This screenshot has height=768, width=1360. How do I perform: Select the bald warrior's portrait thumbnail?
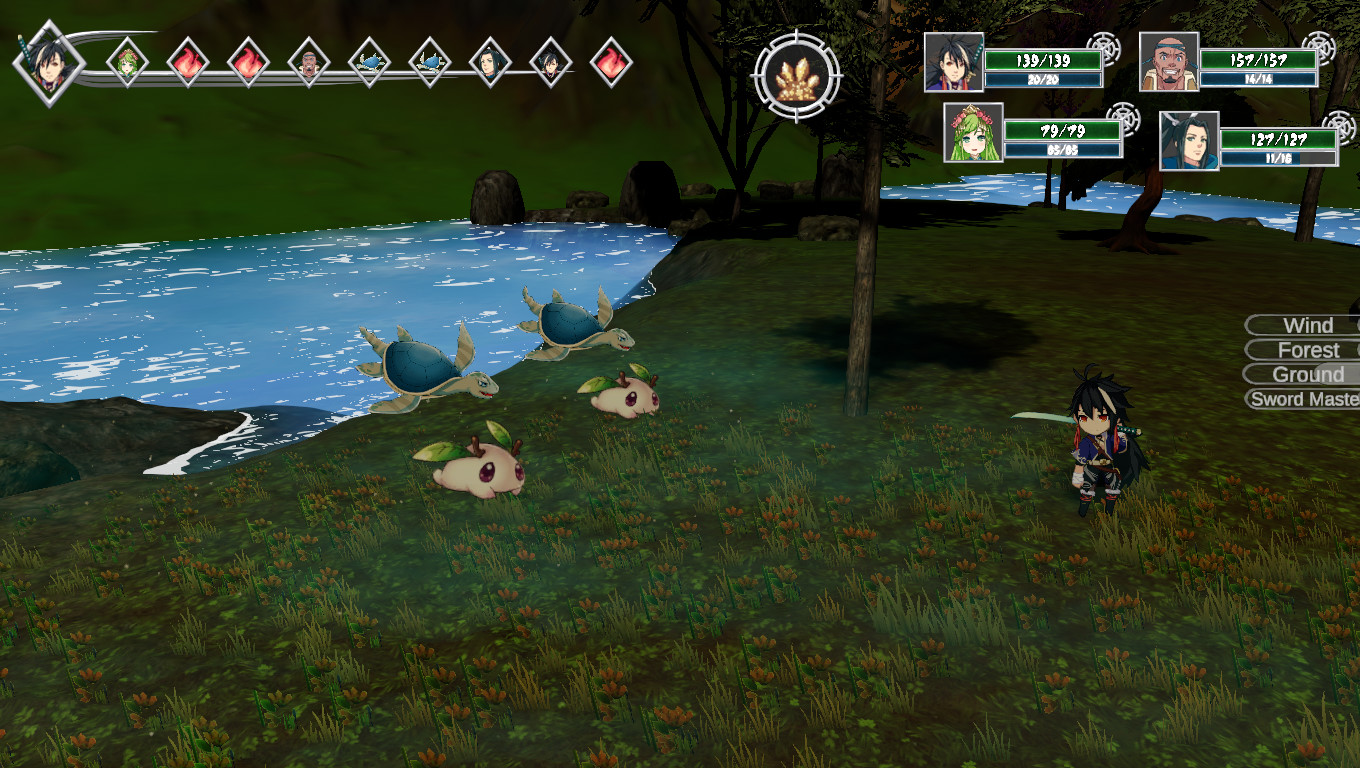[x=1169, y=62]
